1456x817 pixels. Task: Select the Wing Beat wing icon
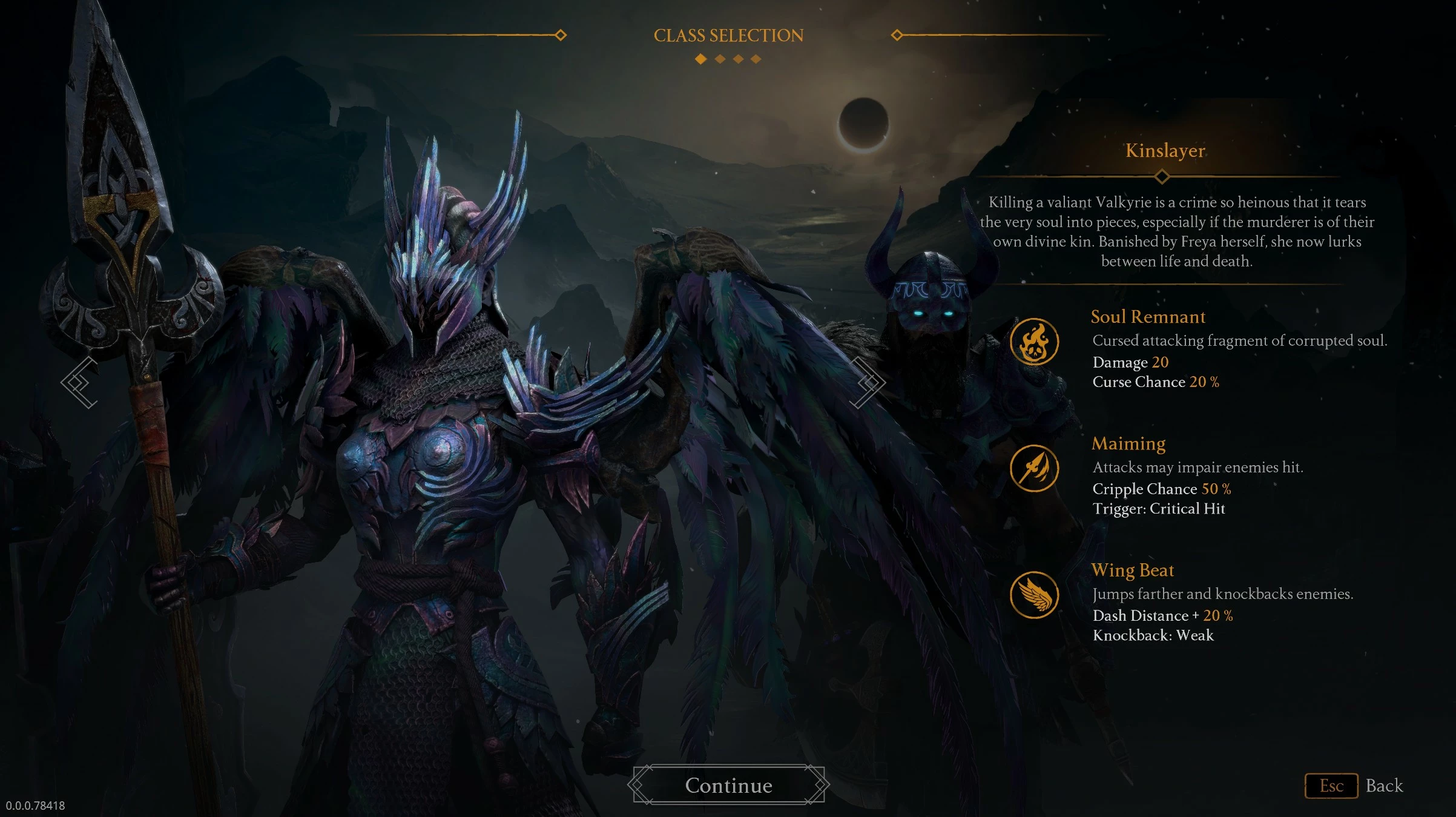[1034, 595]
